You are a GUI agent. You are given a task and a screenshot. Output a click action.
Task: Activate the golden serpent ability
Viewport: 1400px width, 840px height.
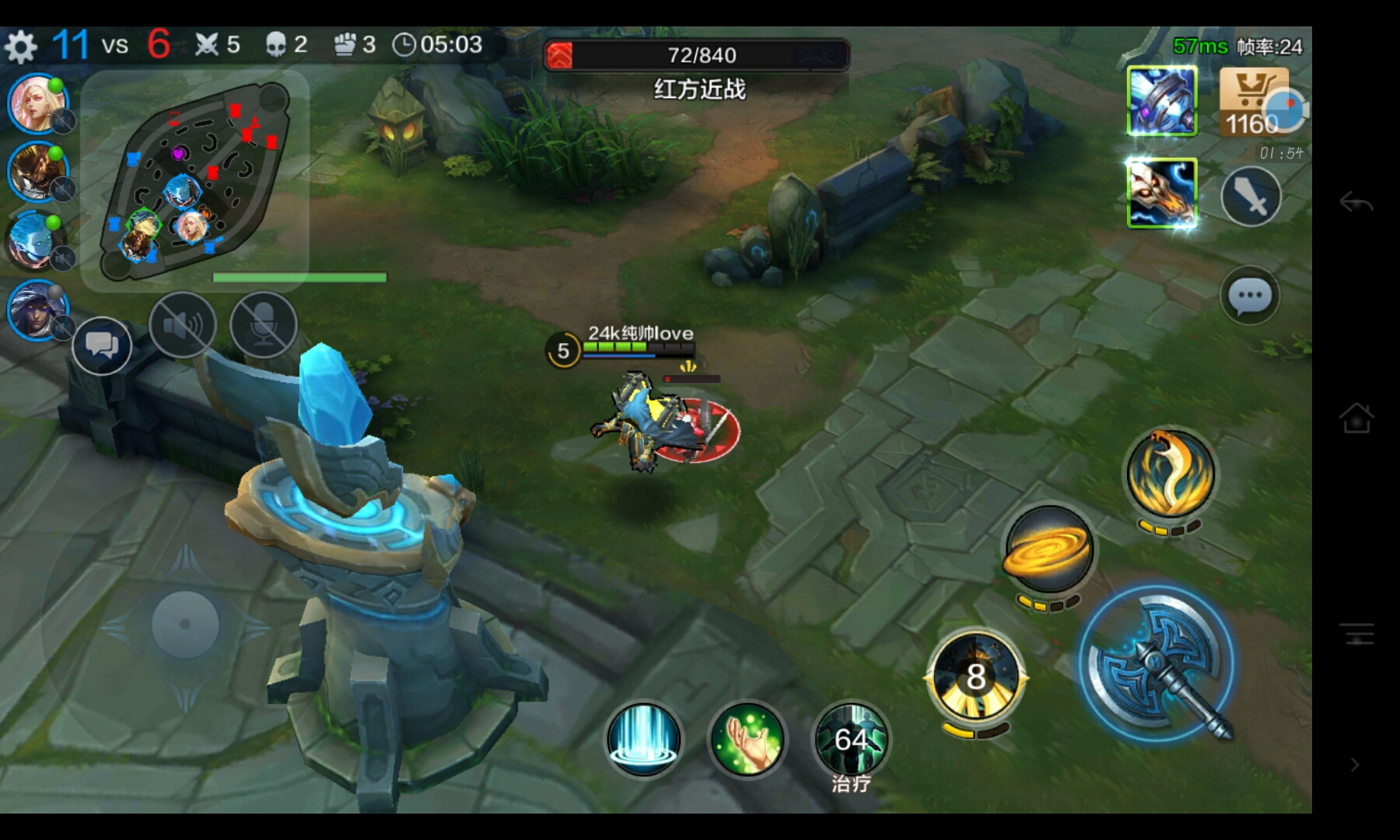(x=1171, y=474)
